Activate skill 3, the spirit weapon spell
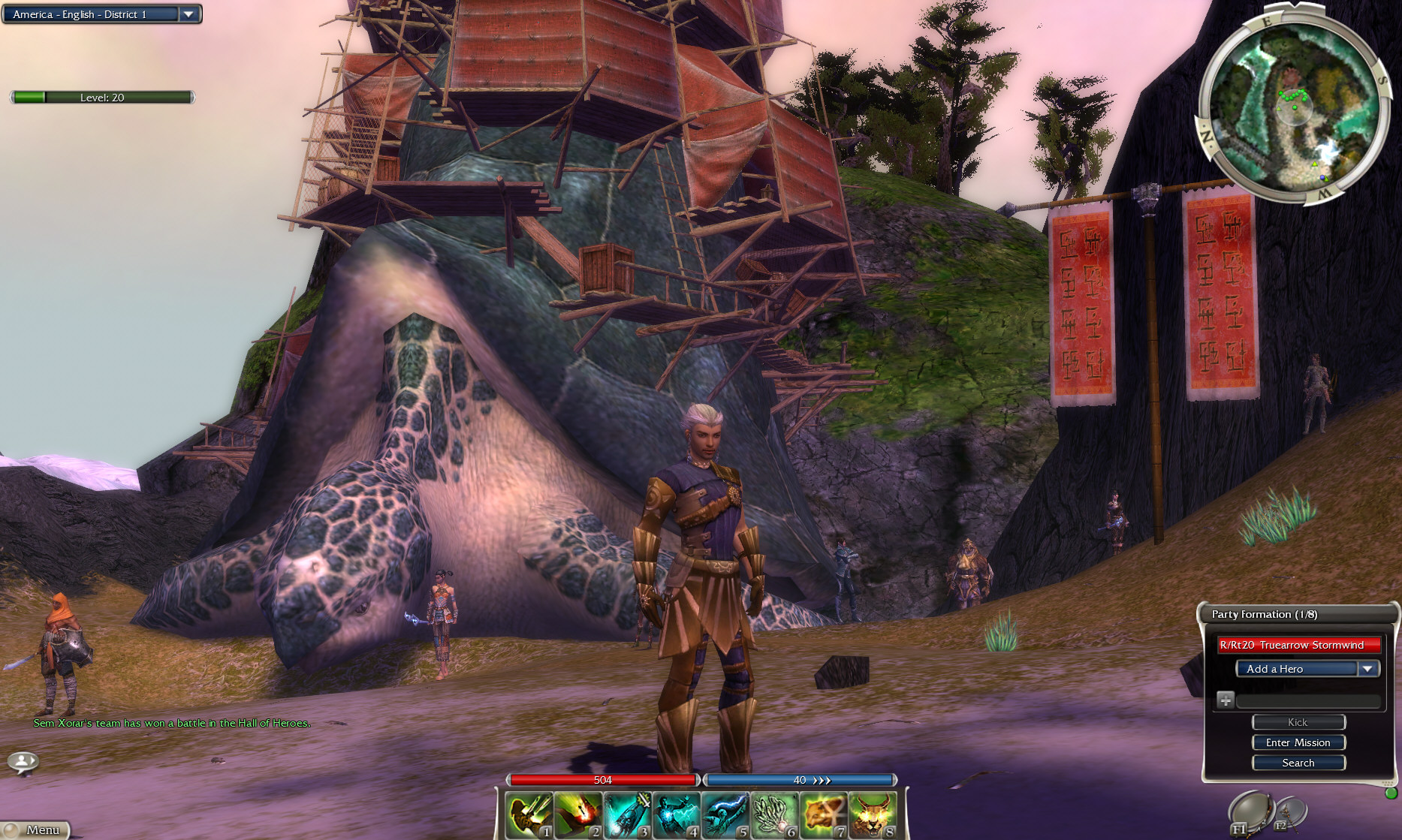 click(x=627, y=815)
